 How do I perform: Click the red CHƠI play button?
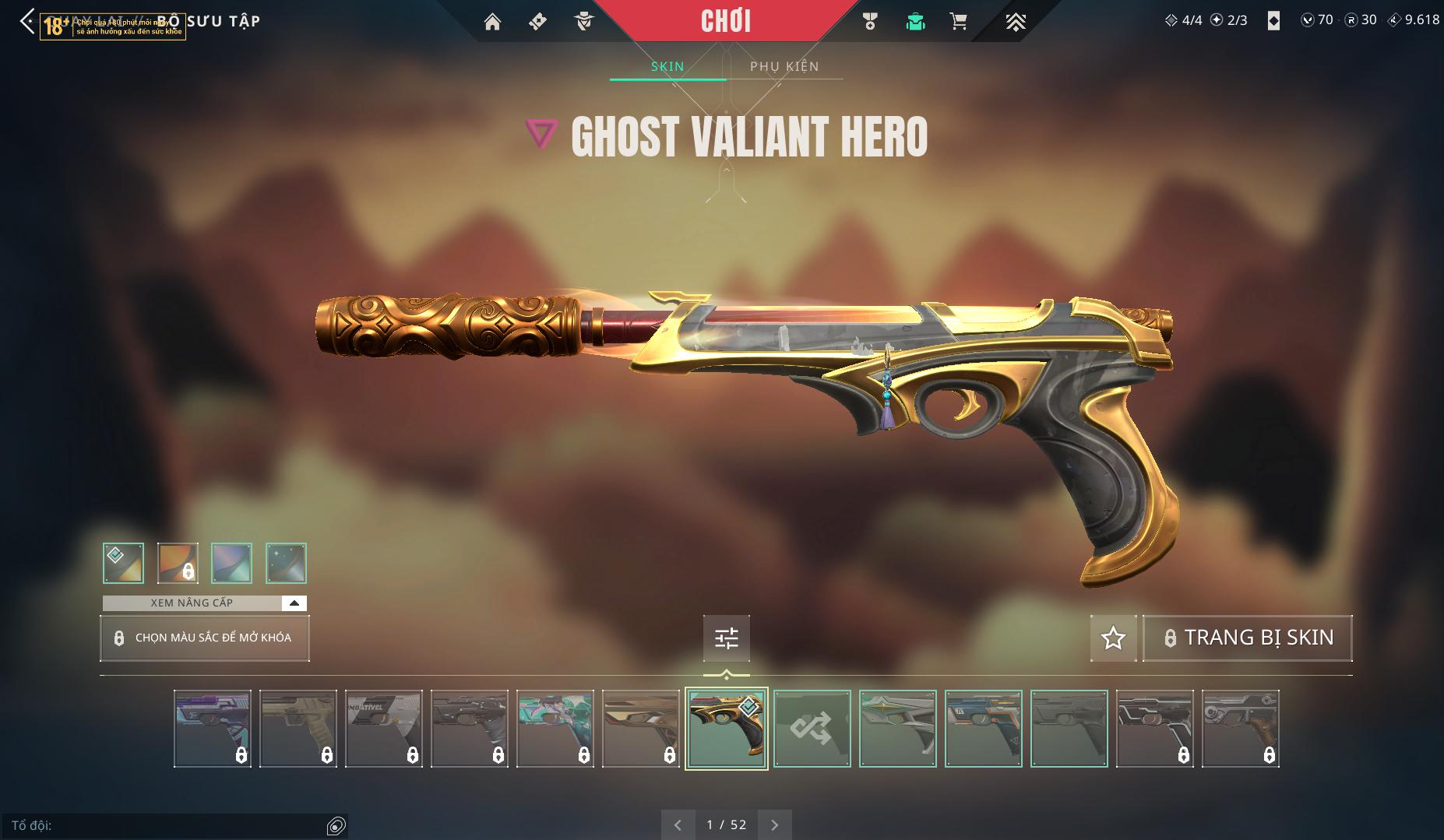[726, 21]
